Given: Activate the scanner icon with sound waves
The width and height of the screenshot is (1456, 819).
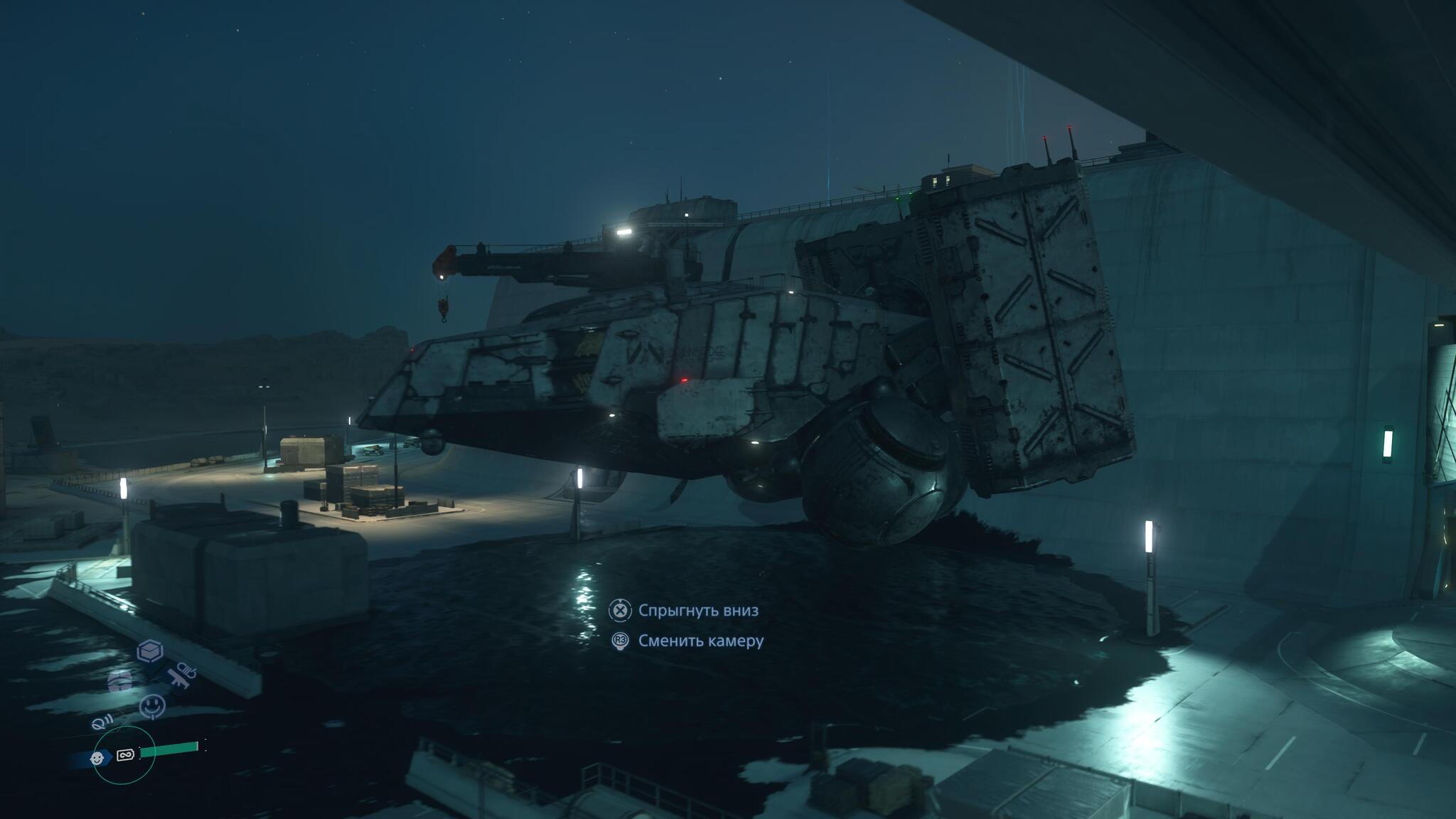Looking at the screenshot, I should [x=102, y=722].
